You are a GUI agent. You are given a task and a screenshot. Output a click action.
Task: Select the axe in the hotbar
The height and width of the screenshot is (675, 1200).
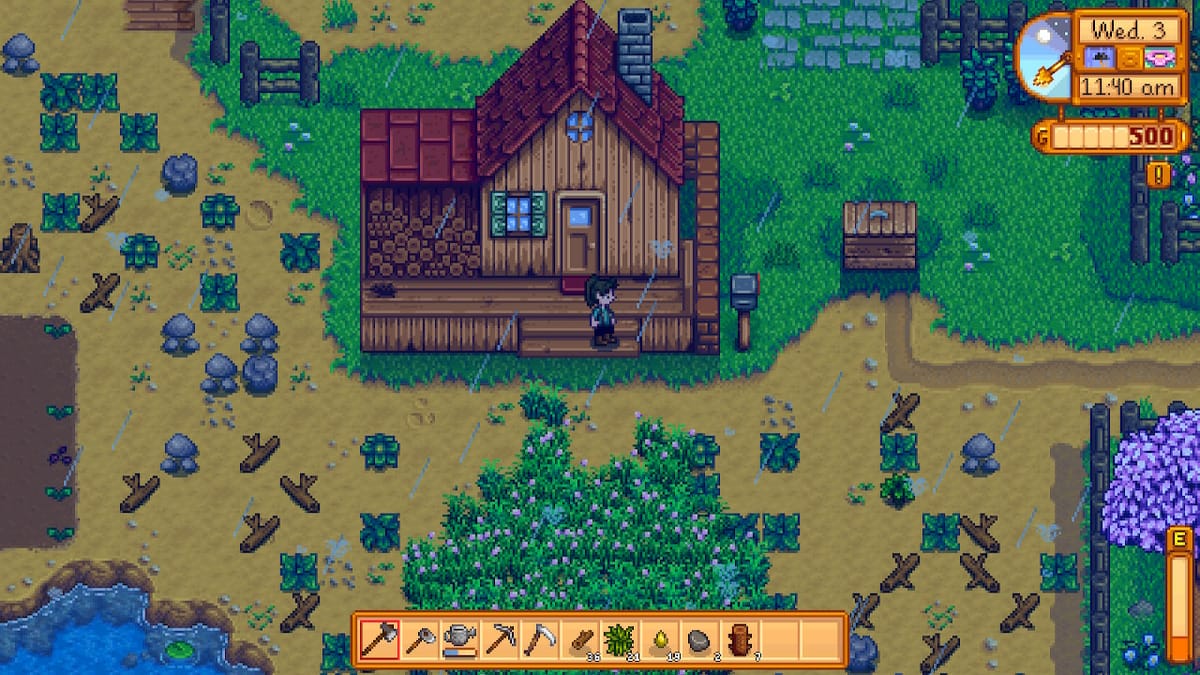click(x=379, y=639)
